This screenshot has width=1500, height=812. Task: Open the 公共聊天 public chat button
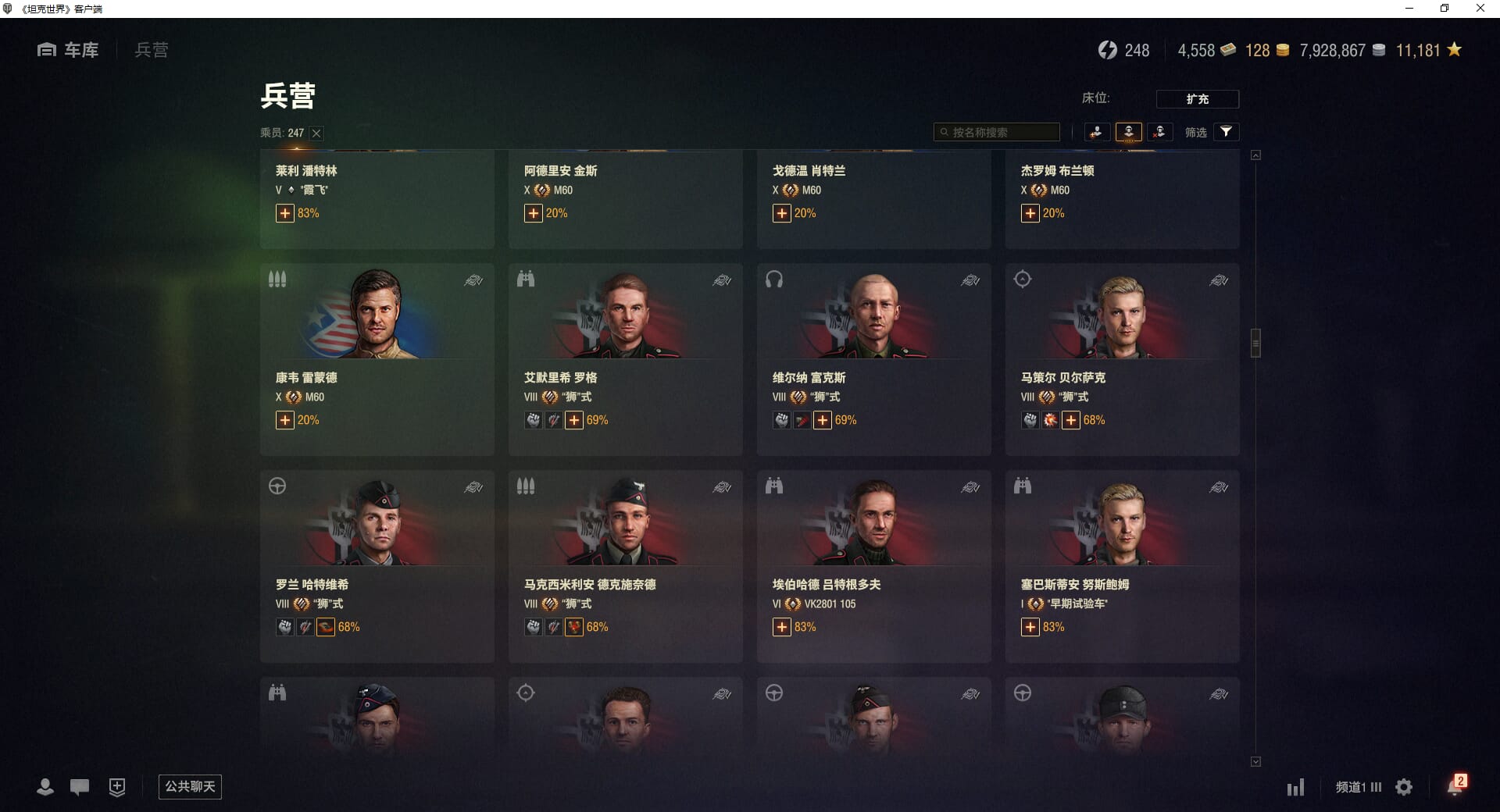[x=190, y=786]
